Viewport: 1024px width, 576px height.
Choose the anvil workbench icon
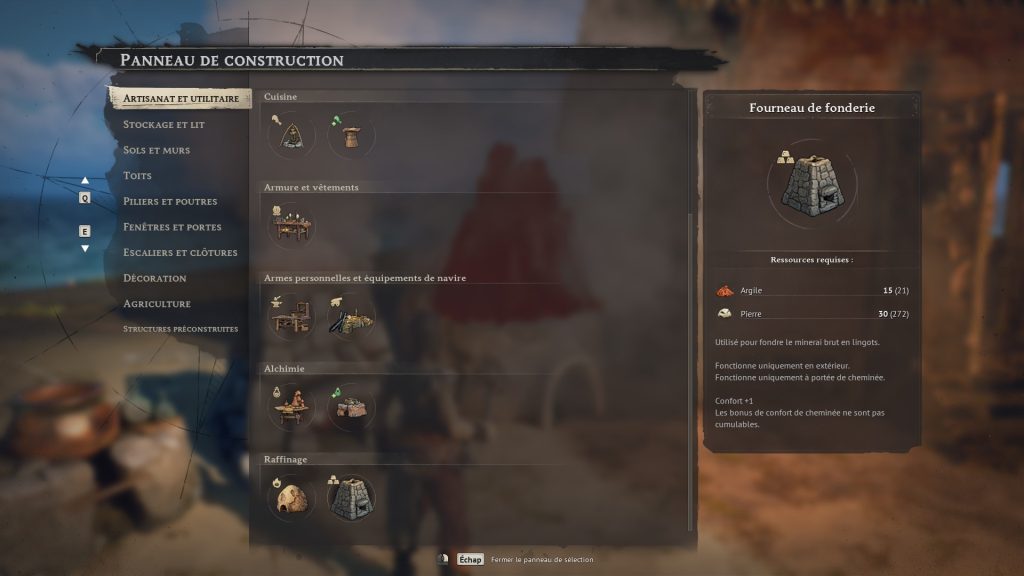[x=291, y=316]
